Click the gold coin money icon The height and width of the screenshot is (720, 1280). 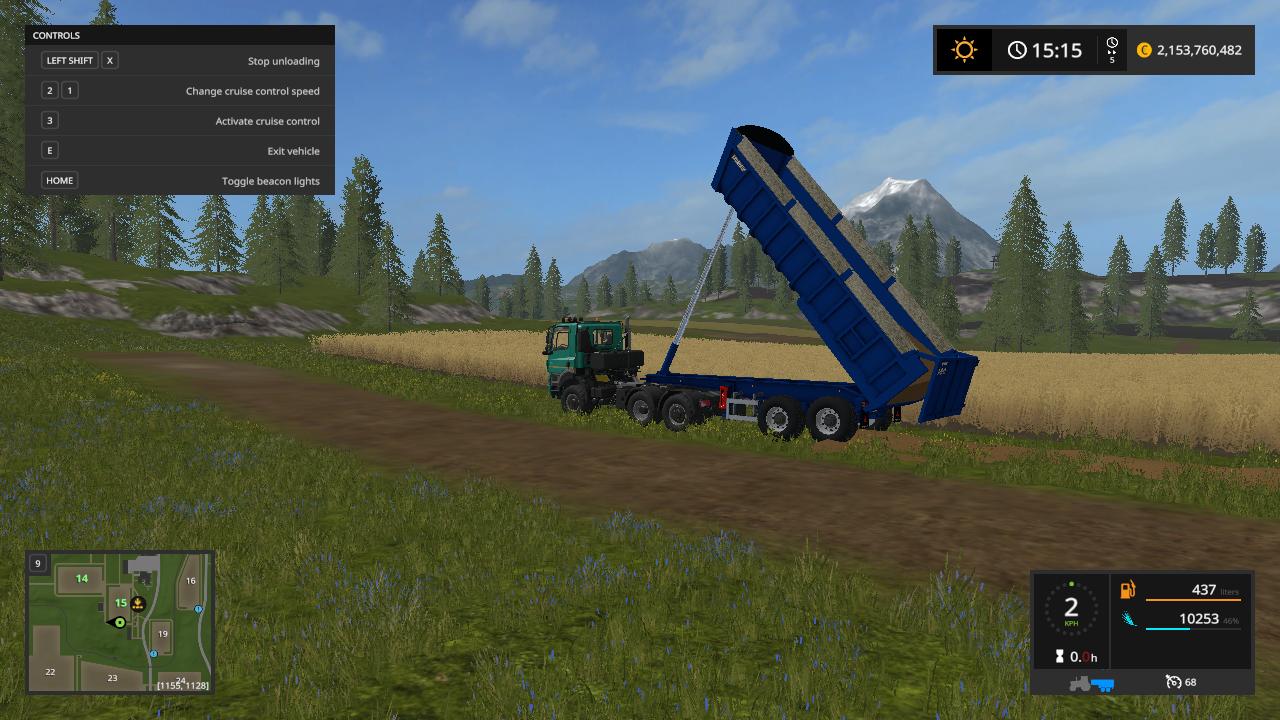1144,50
